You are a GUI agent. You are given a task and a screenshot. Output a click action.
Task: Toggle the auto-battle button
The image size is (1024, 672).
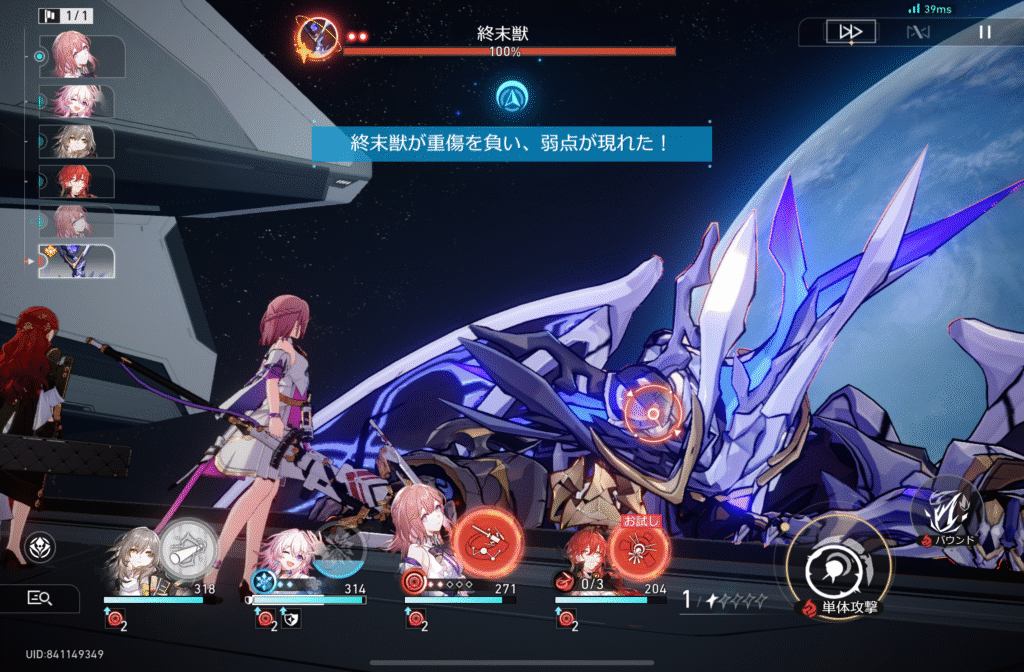click(918, 32)
